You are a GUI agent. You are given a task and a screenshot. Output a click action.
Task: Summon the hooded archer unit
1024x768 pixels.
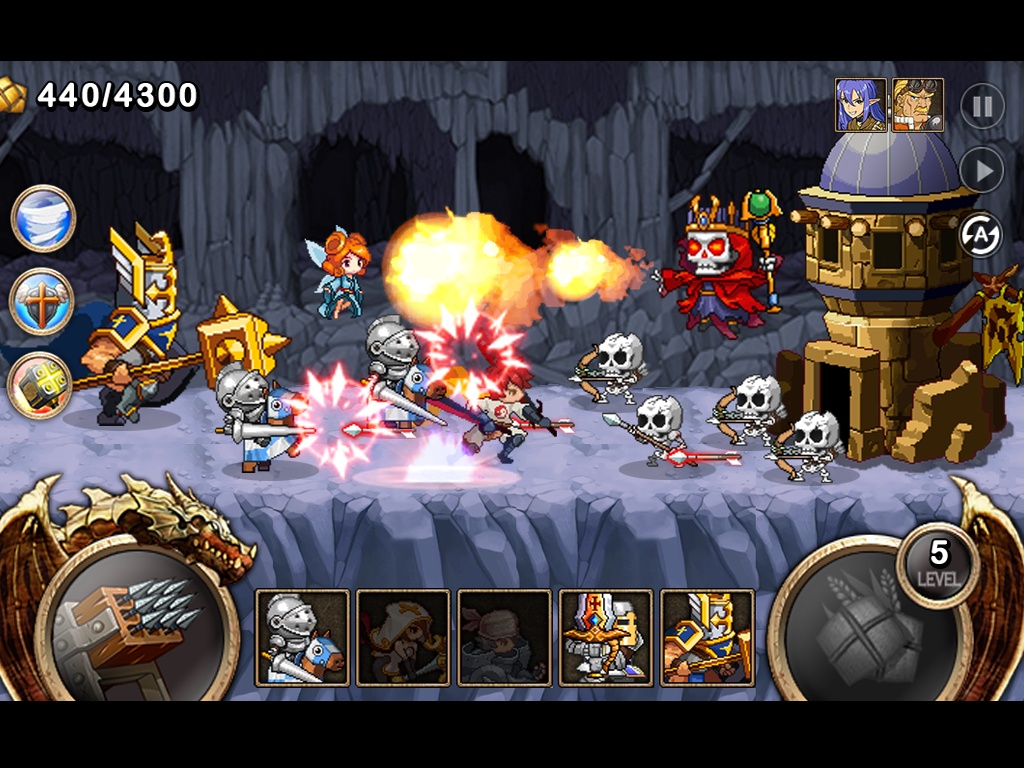point(404,637)
